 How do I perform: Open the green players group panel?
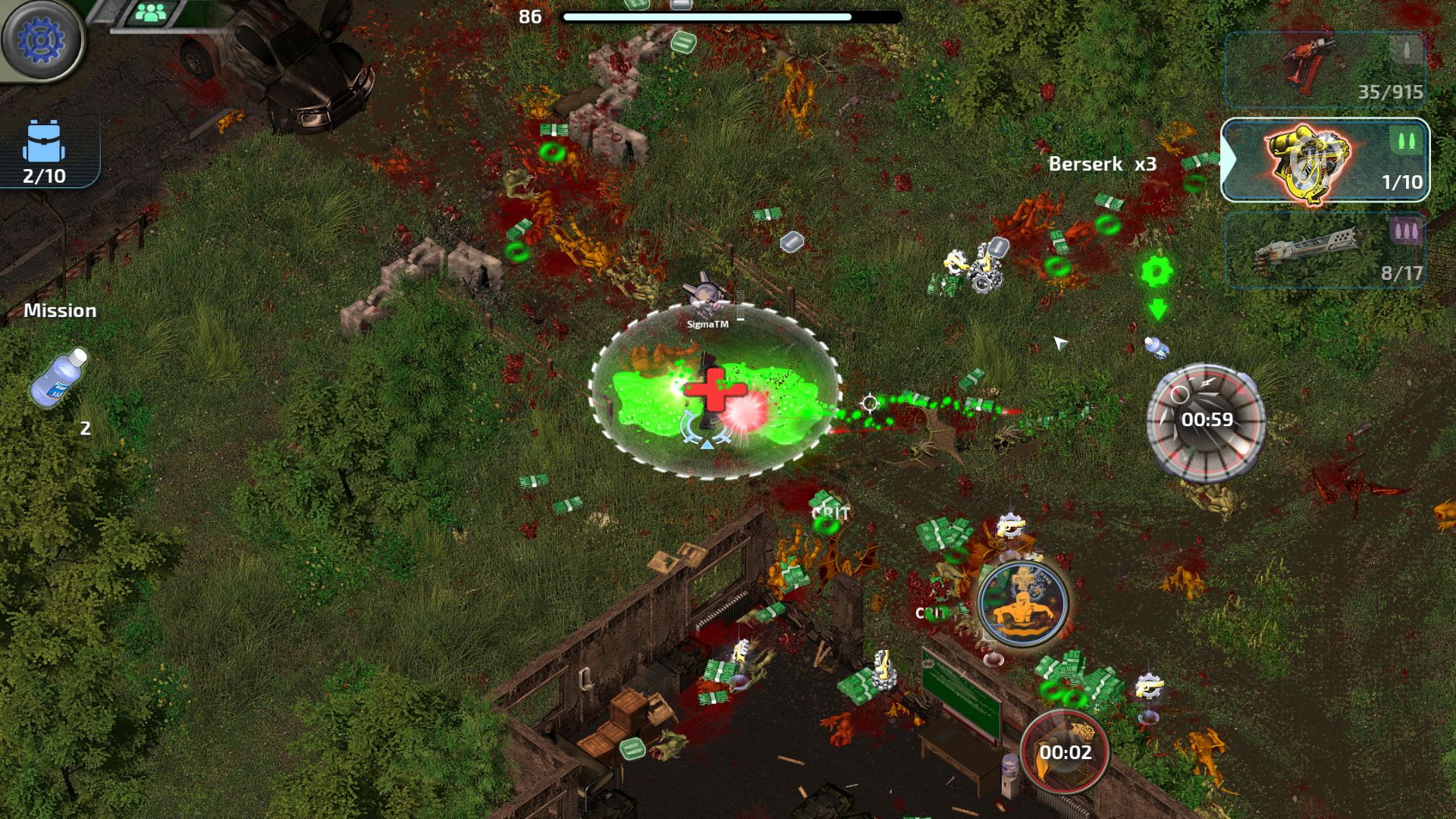click(151, 13)
